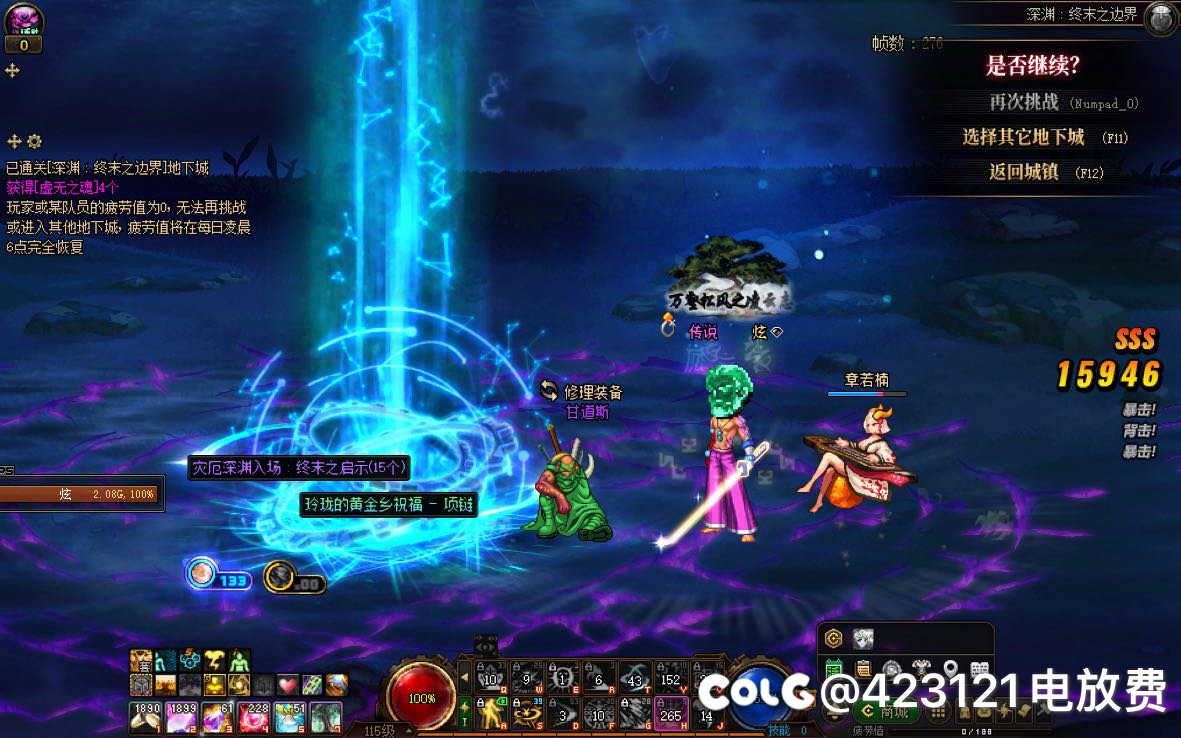Click the round dungeon icon beside 深渊:终末之边界

pyautogui.click(x=1160, y=17)
